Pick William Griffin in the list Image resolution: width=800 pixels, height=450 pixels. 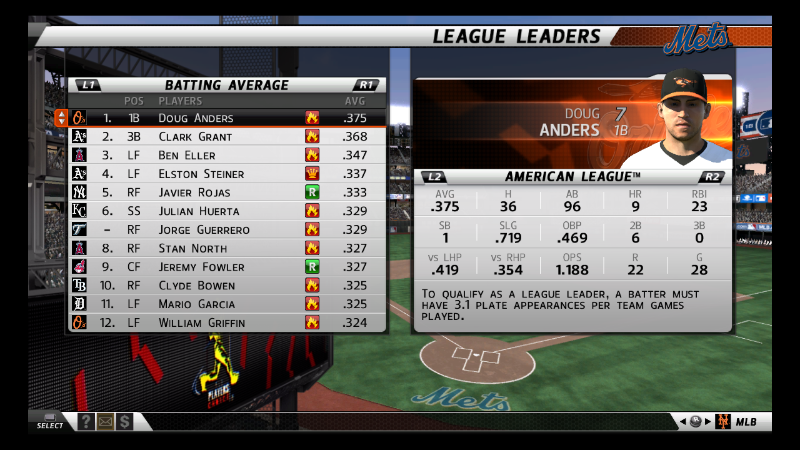pyautogui.click(x=201, y=323)
